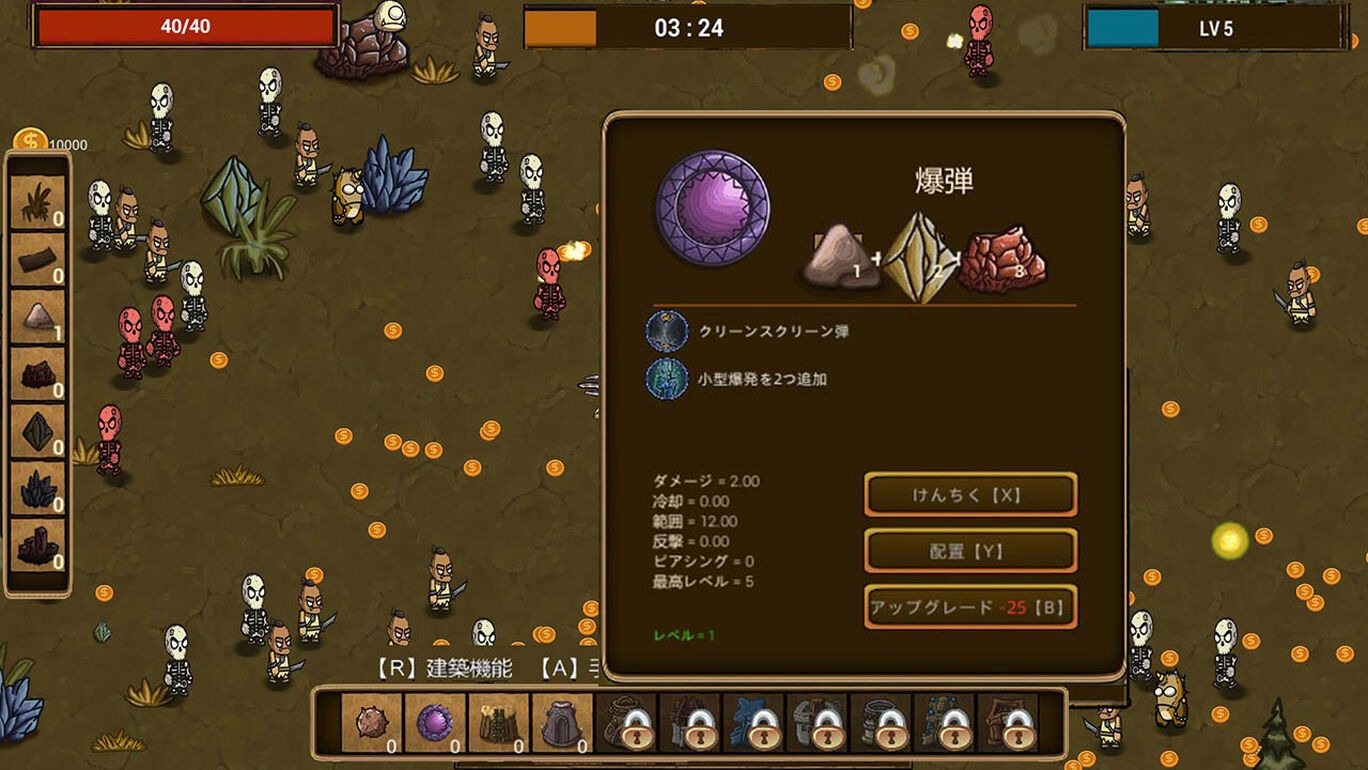Screen dimensions: 1368x770
Task: Click the stone ingredient icon showing 1
Action: [x=838, y=257]
